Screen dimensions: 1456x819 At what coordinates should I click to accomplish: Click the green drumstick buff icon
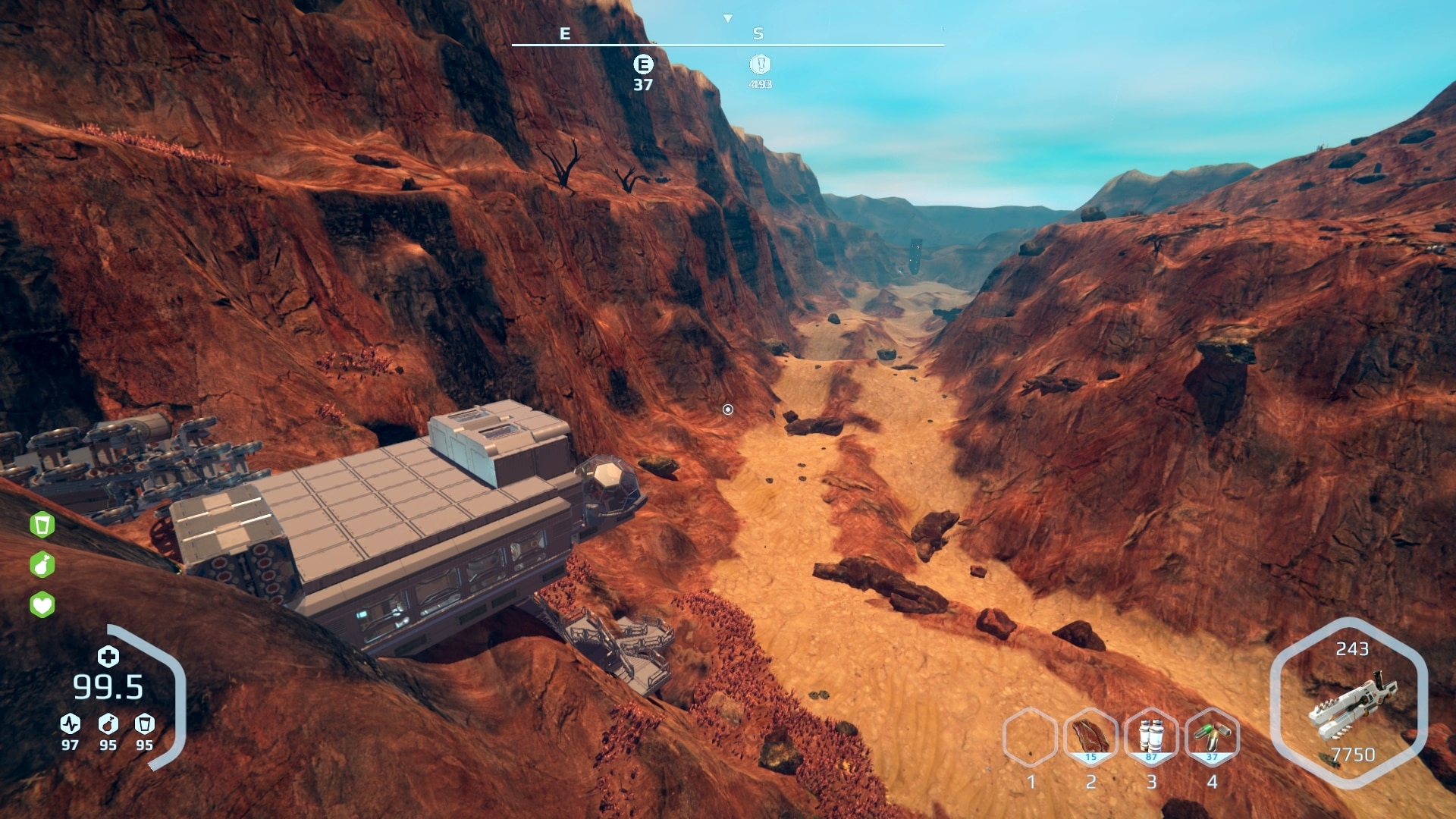click(x=42, y=564)
